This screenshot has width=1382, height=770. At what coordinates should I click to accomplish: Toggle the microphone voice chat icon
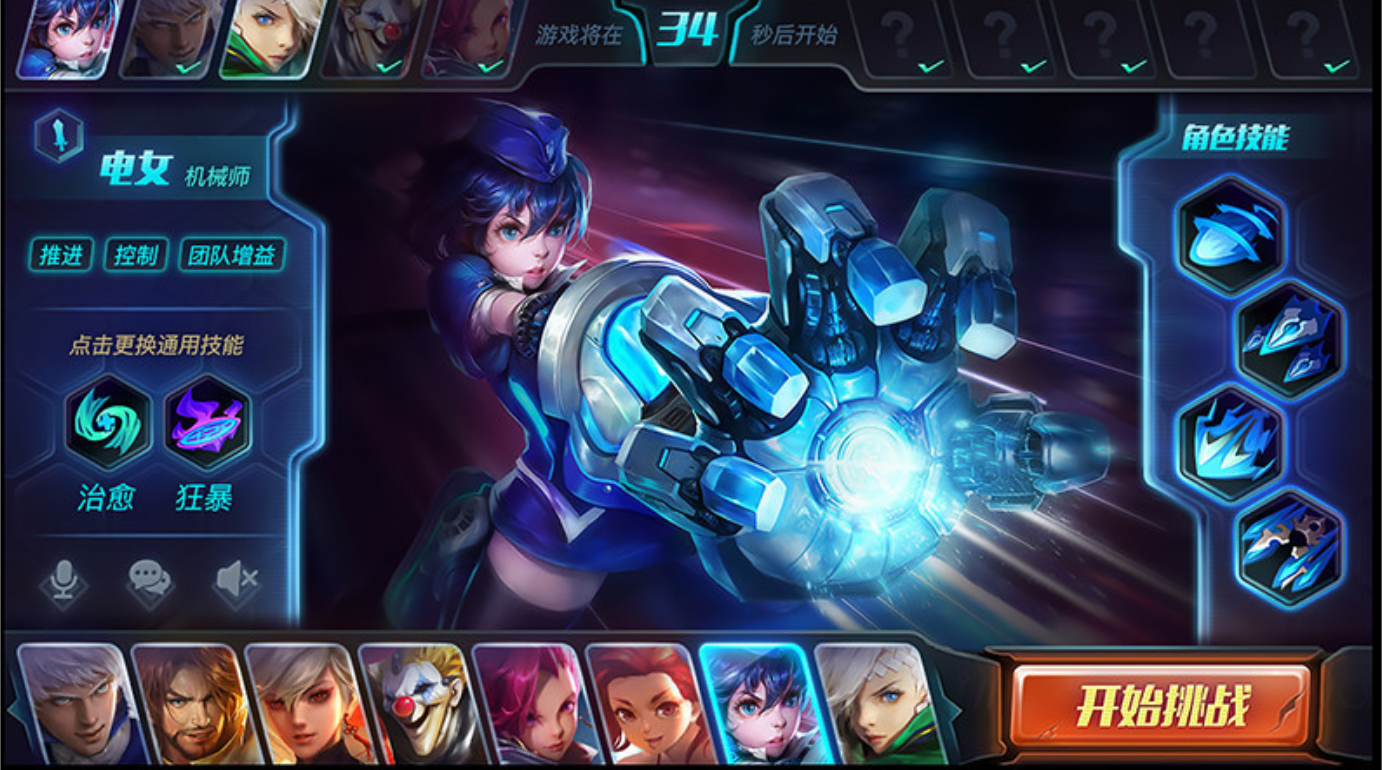63,580
